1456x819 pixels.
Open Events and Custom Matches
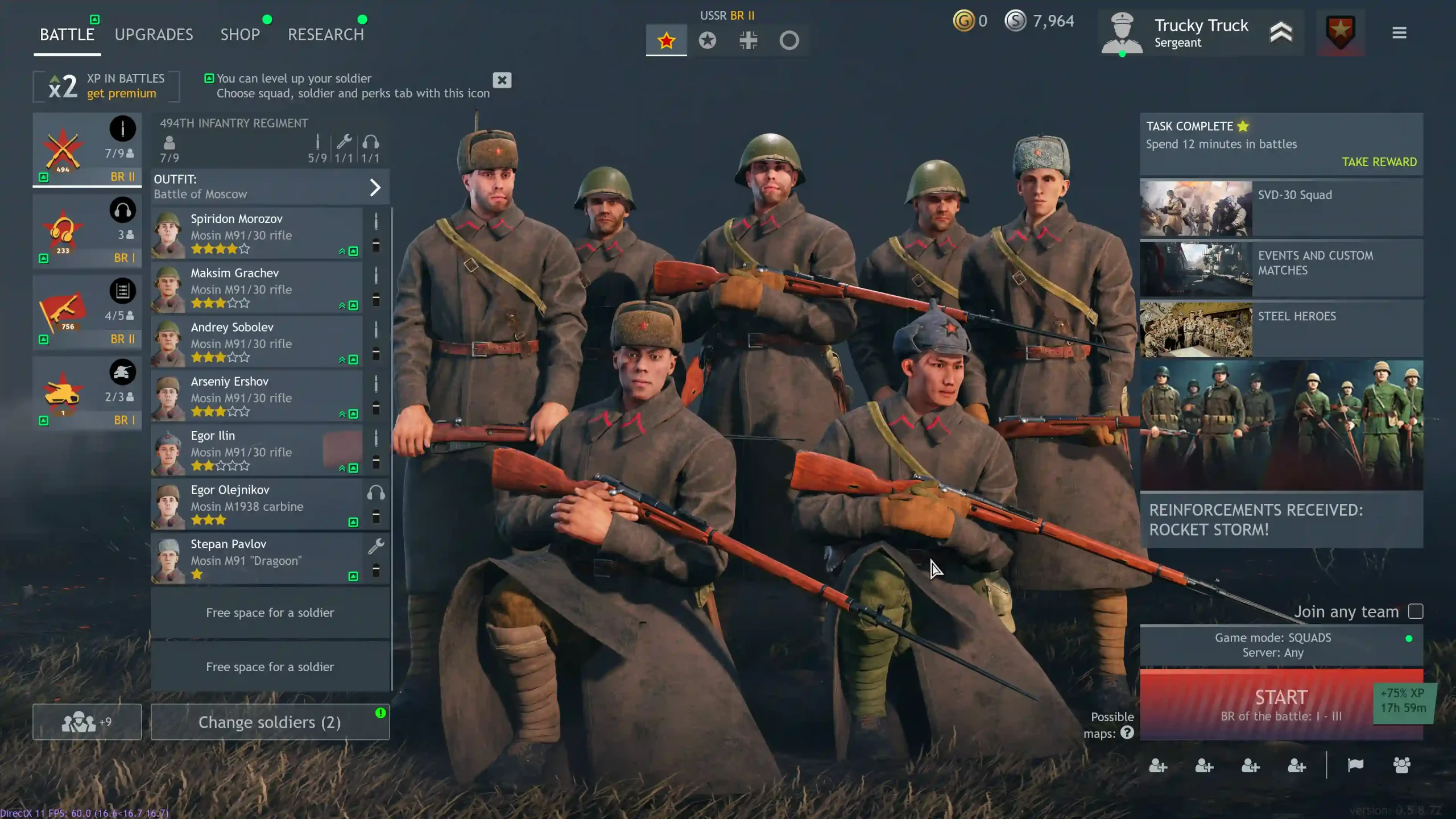click(1281, 268)
